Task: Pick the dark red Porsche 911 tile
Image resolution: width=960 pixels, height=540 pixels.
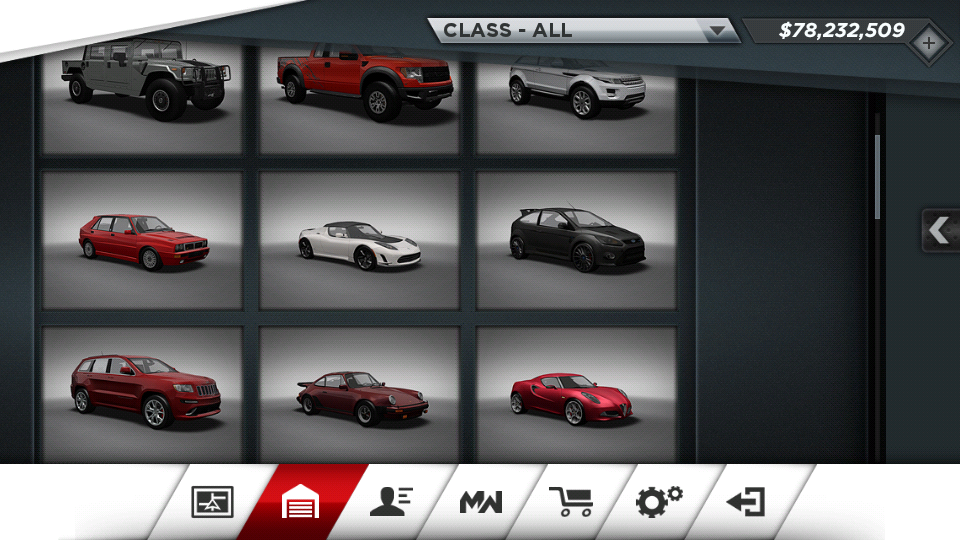Action: [360, 393]
